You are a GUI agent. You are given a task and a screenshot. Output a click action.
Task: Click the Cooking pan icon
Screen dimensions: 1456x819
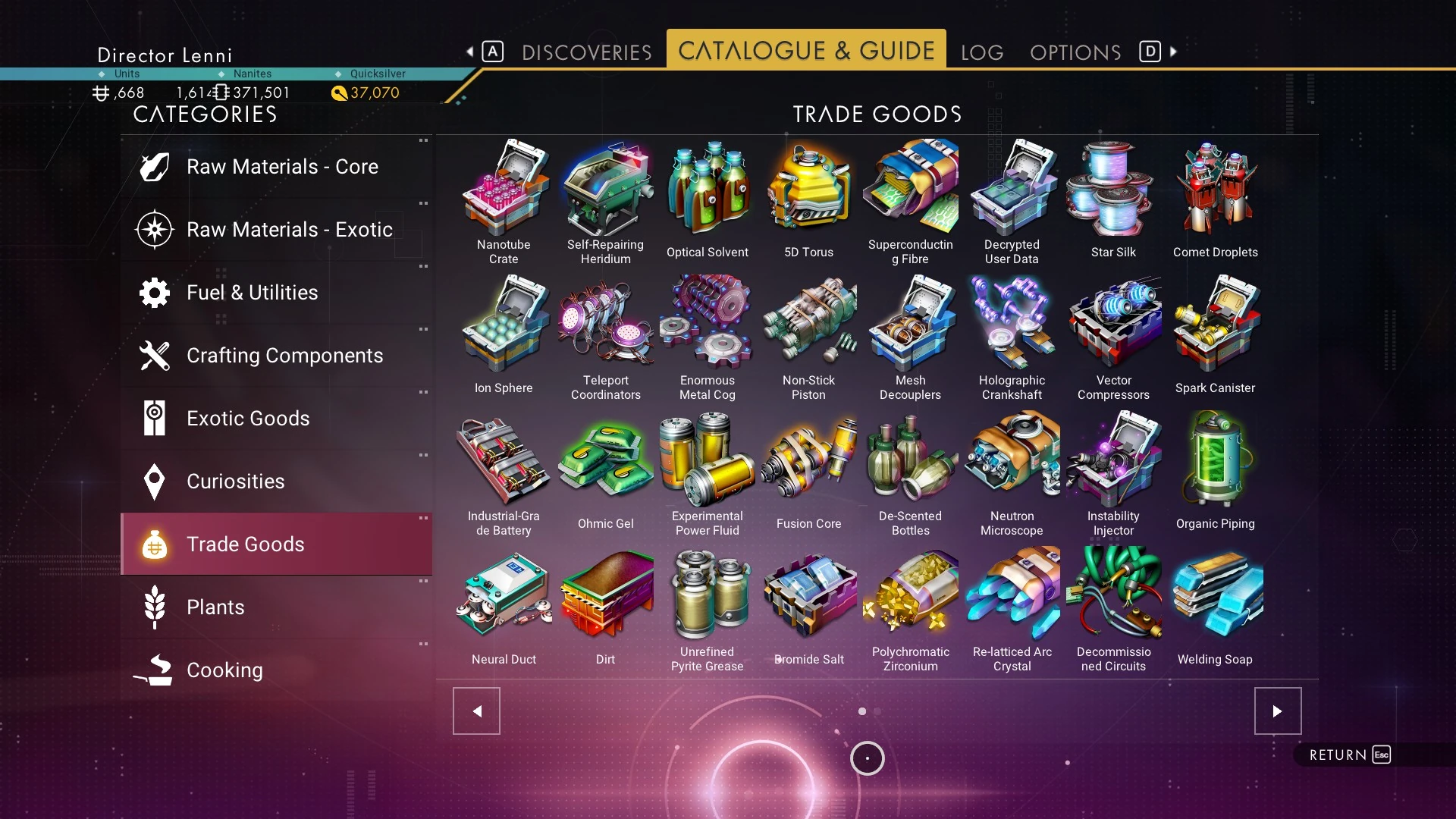[x=154, y=670]
